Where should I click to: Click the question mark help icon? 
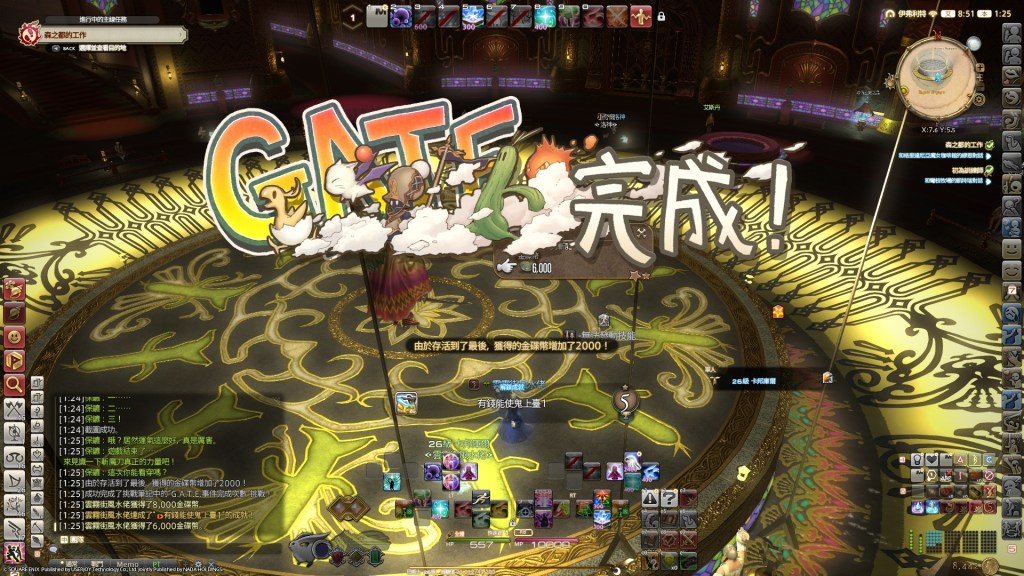point(669,497)
